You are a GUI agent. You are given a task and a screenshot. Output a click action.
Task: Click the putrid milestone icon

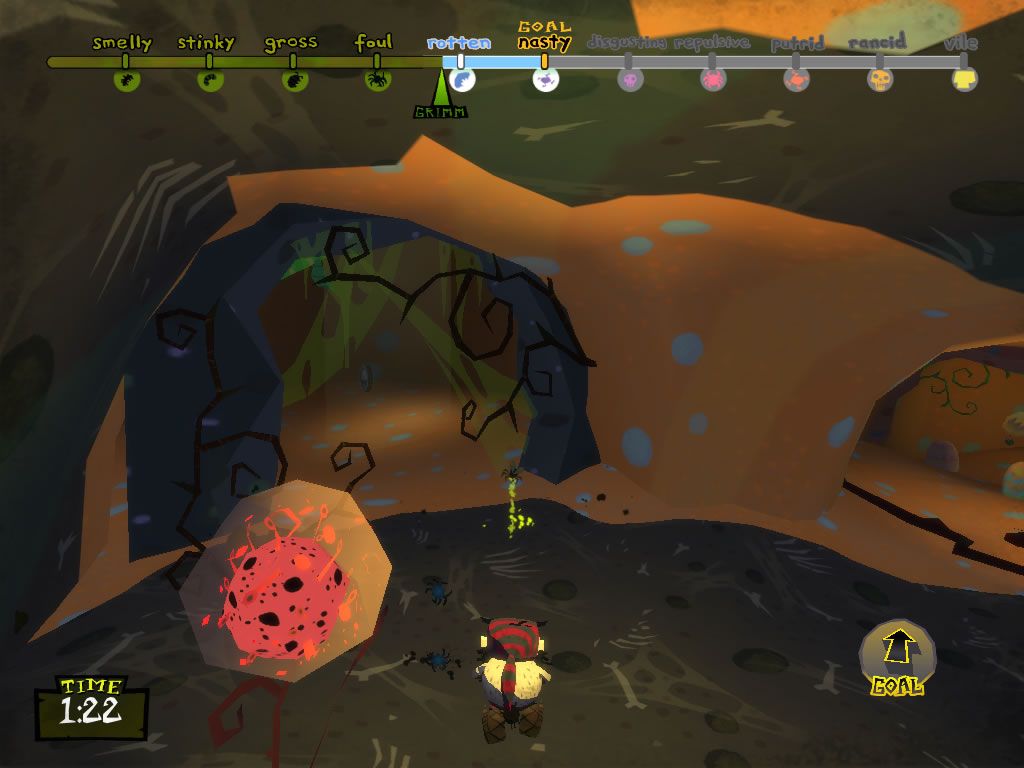(796, 80)
